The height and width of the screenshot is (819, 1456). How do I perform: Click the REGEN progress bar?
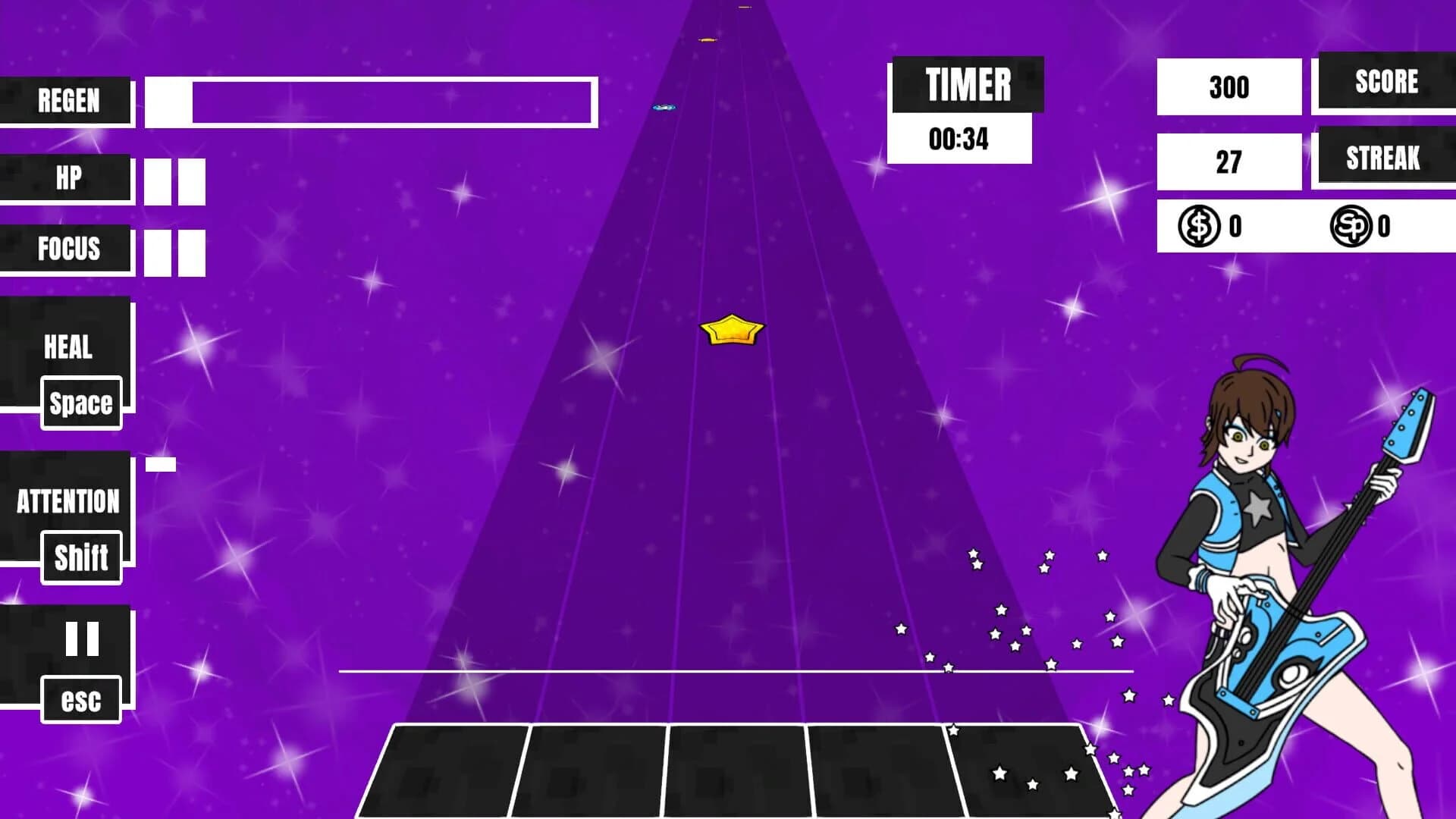click(x=372, y=100)
